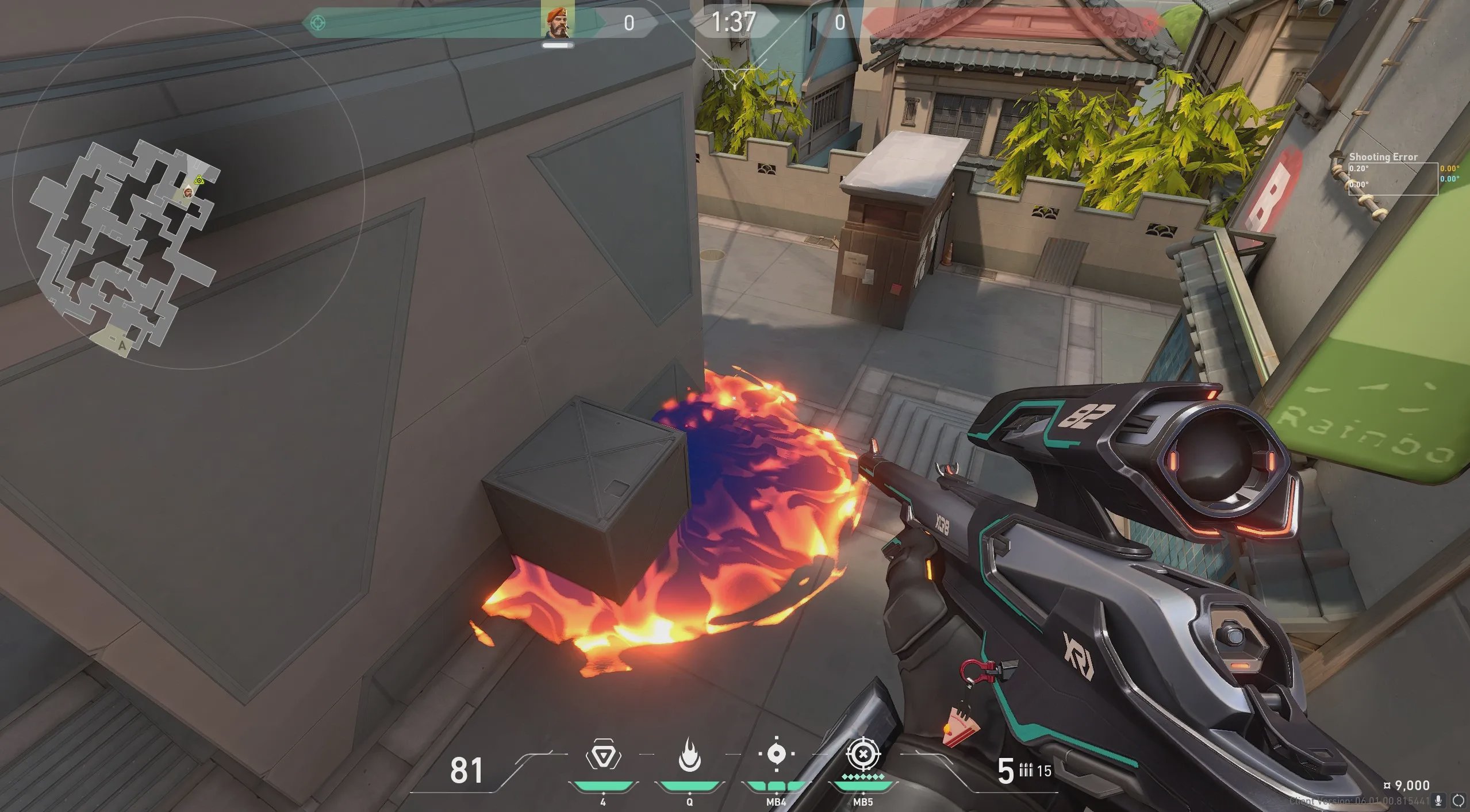Click the player marker on the minimap
1470x812 pixels.
pyautogui.click(x=188, y=193)
